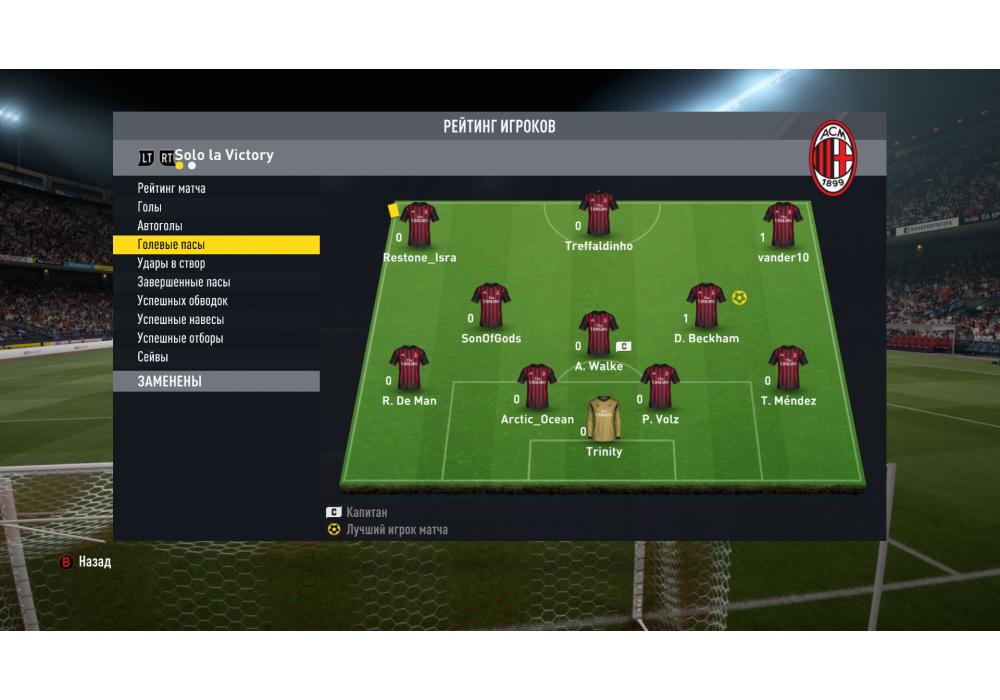Select the Рейтинг матча stat entry
1000x700 pixels.
[172, 188]
